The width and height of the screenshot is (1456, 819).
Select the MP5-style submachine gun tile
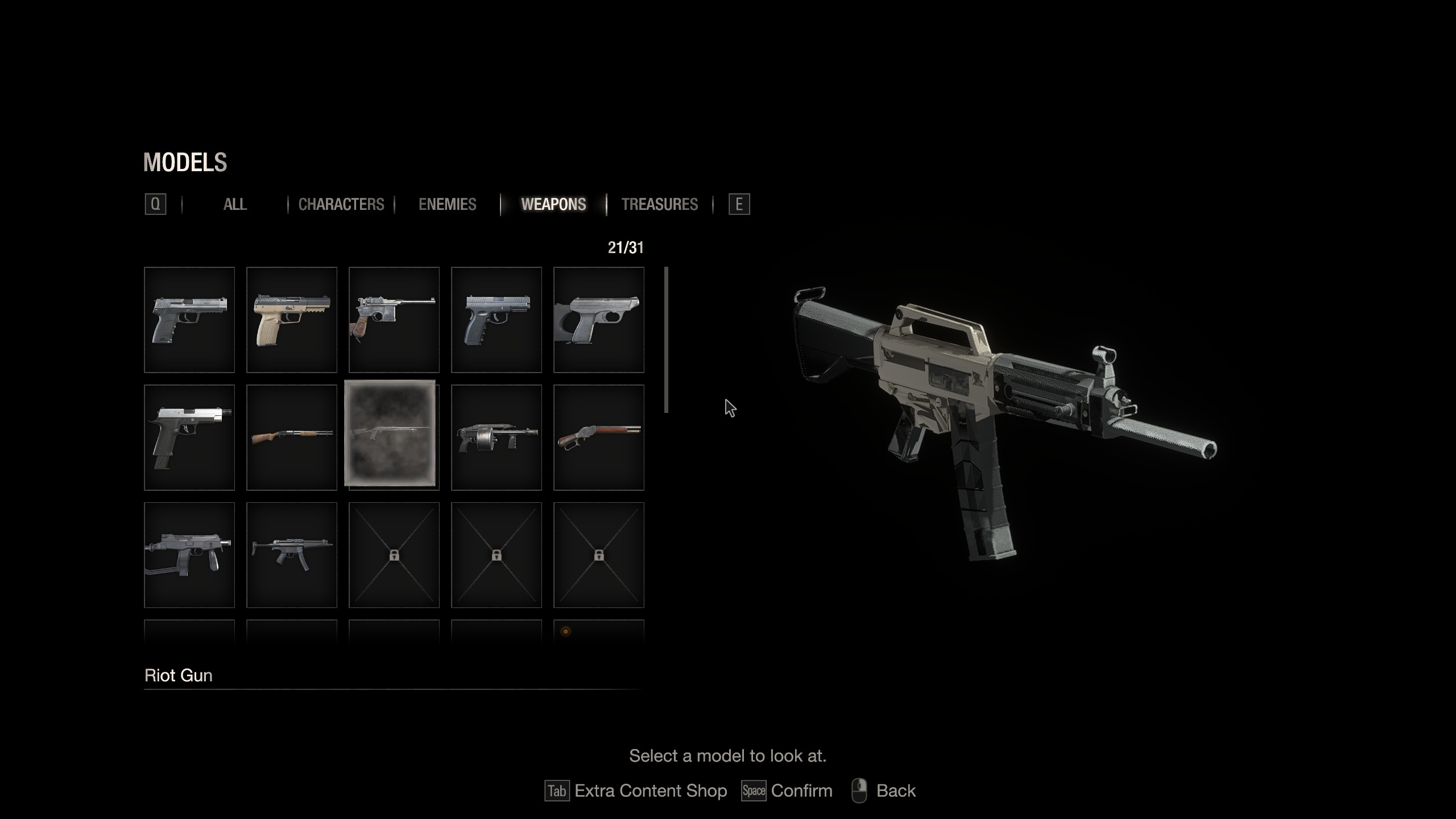pos(292,555)
